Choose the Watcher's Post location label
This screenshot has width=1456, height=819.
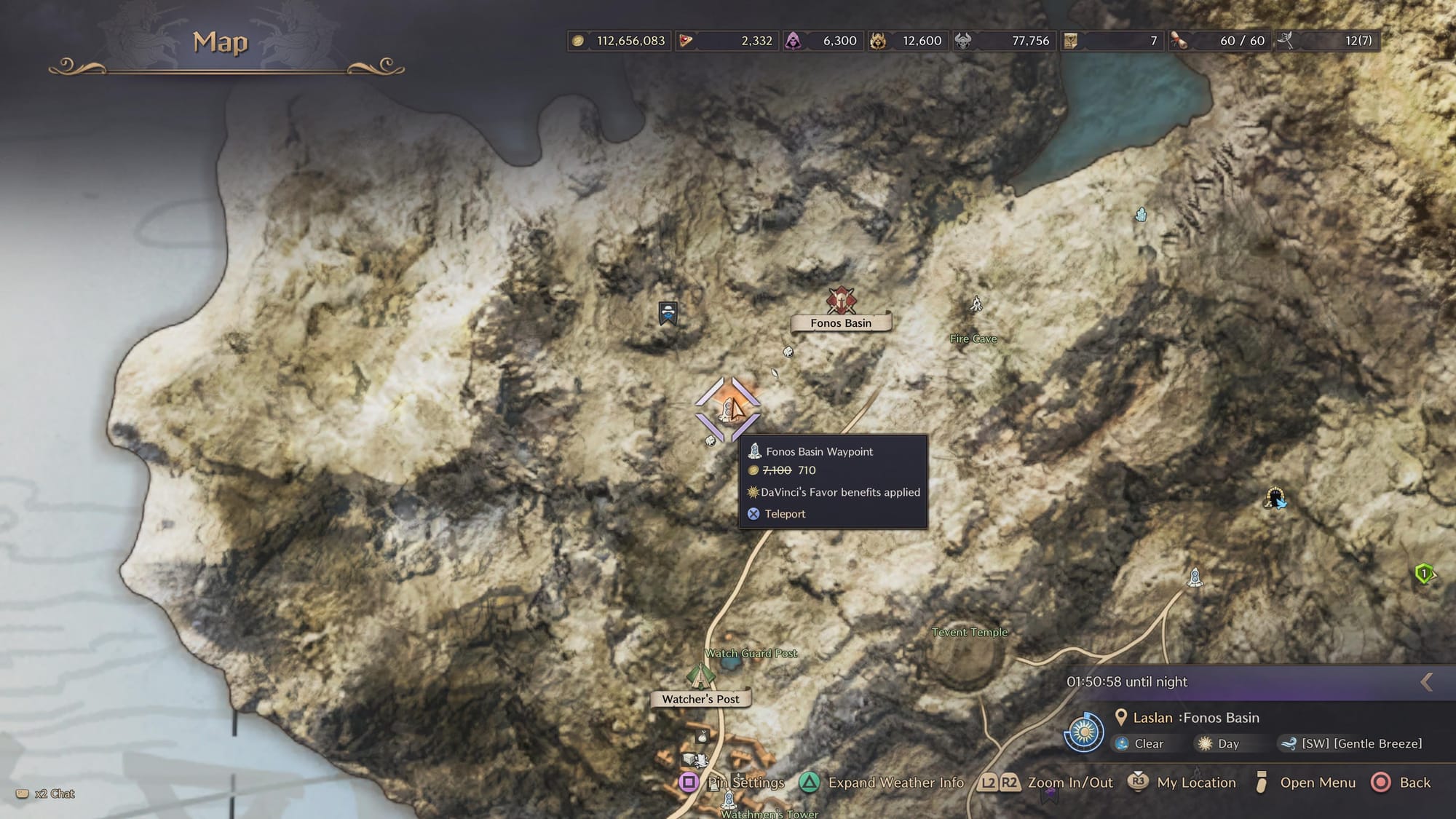[700, 699]
